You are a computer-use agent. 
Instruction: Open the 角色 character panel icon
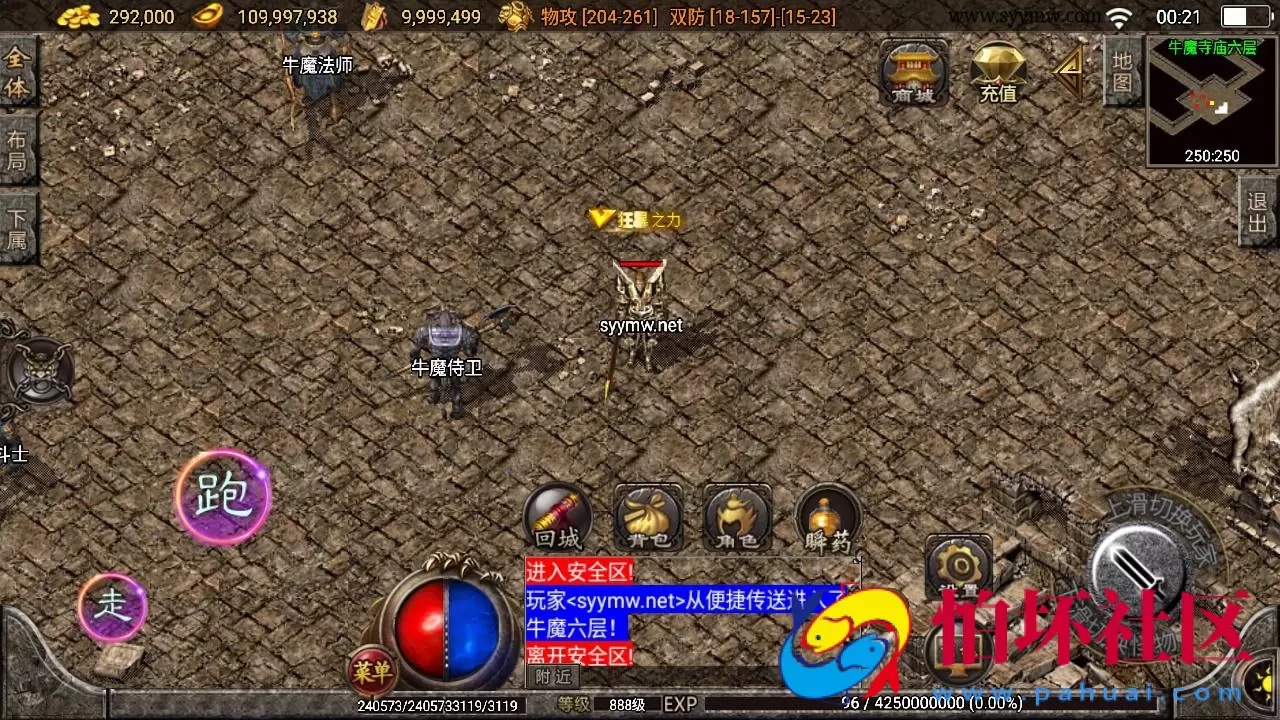point(737,518)
